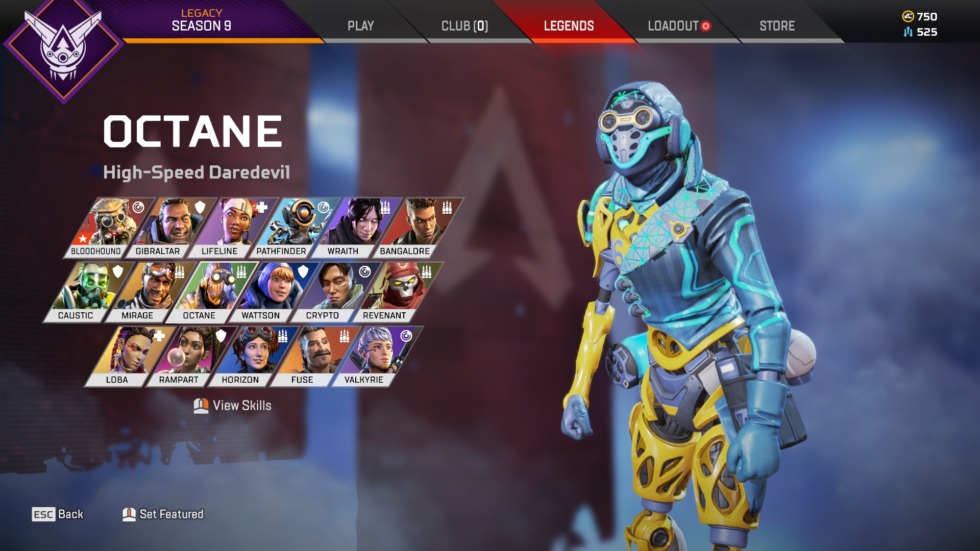Open the Loadout tab
Screen dimensions: 980x551
pos(678,26)
